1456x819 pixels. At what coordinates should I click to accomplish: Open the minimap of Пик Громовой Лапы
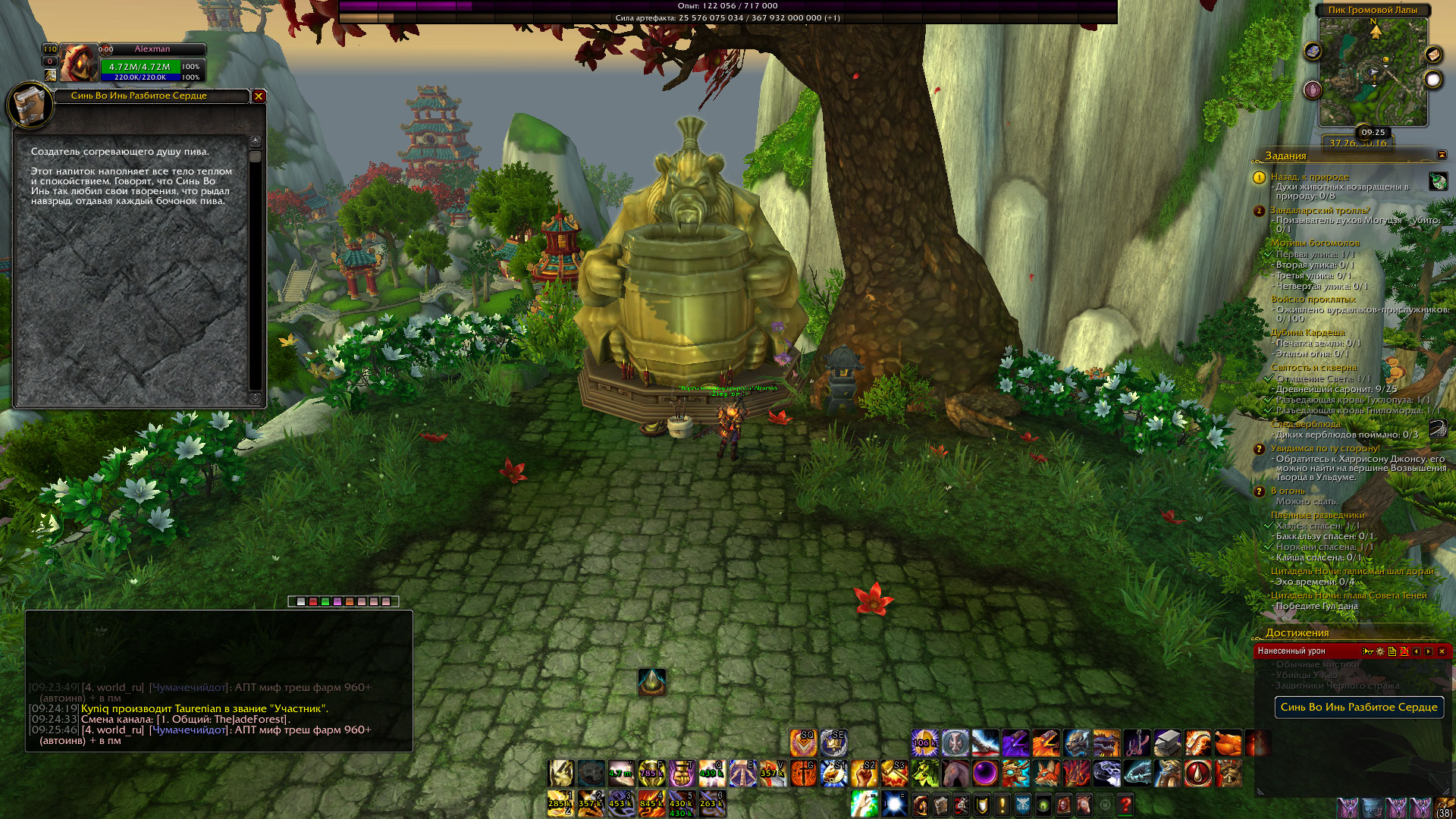[x=1373, y=72]
